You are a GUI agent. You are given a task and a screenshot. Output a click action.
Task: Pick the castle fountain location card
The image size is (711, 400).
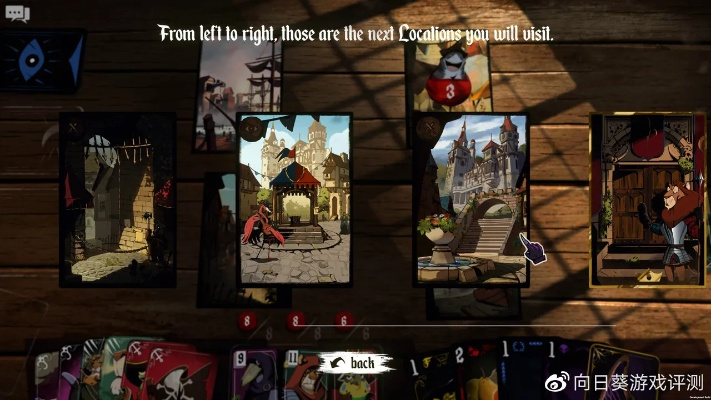pos(471,200)
